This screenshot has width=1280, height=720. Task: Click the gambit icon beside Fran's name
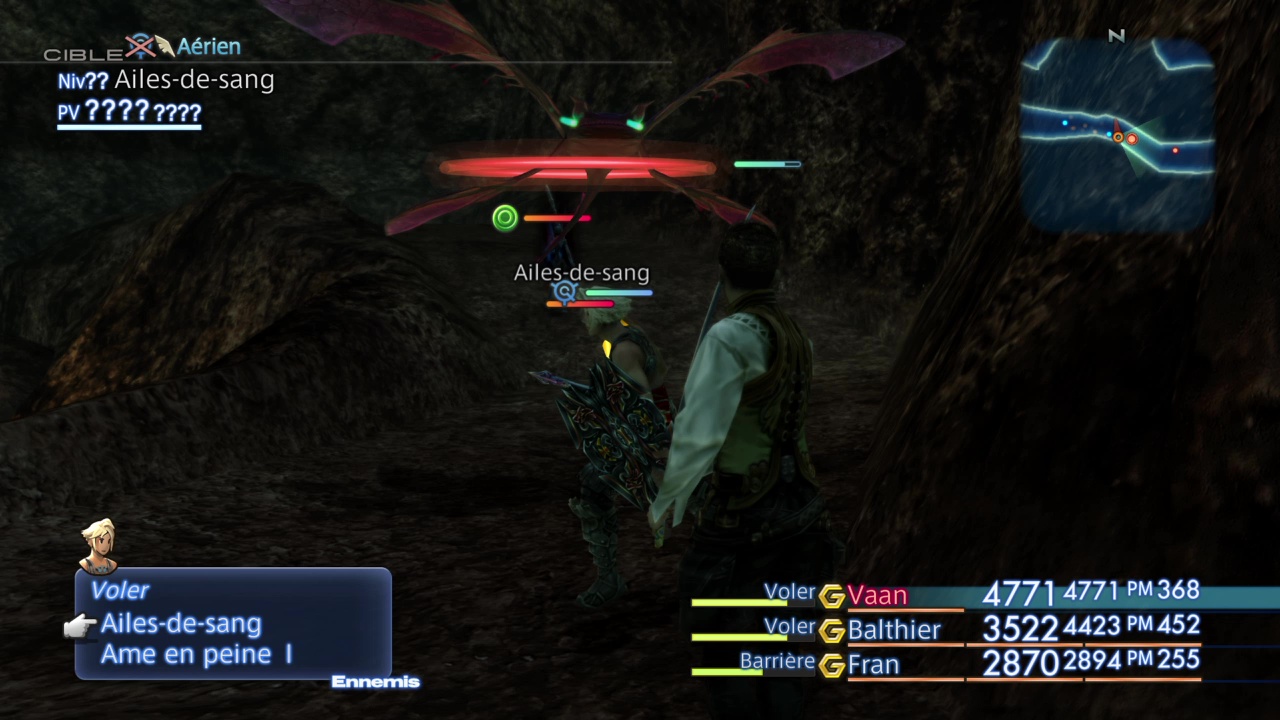click(x=832, y=665)
